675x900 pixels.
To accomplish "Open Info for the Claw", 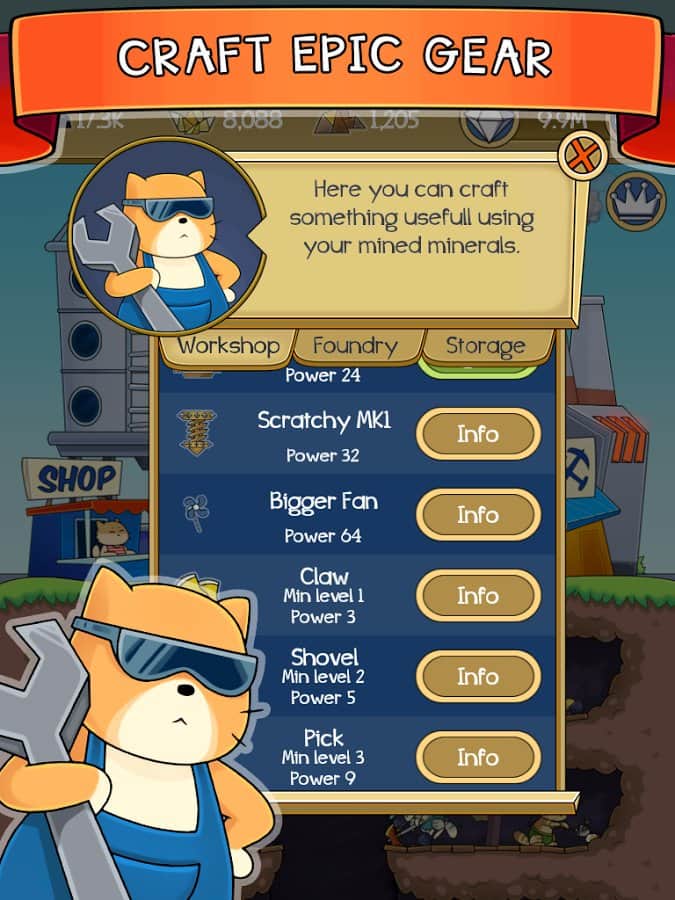I will pos(478,596).
